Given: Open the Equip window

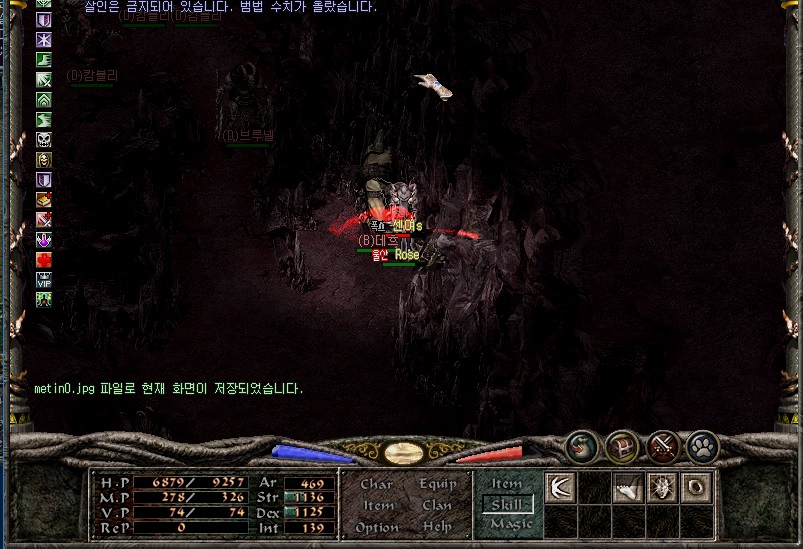Looking at the screenshot, I should pyautogui.click(x=437, y=484).
